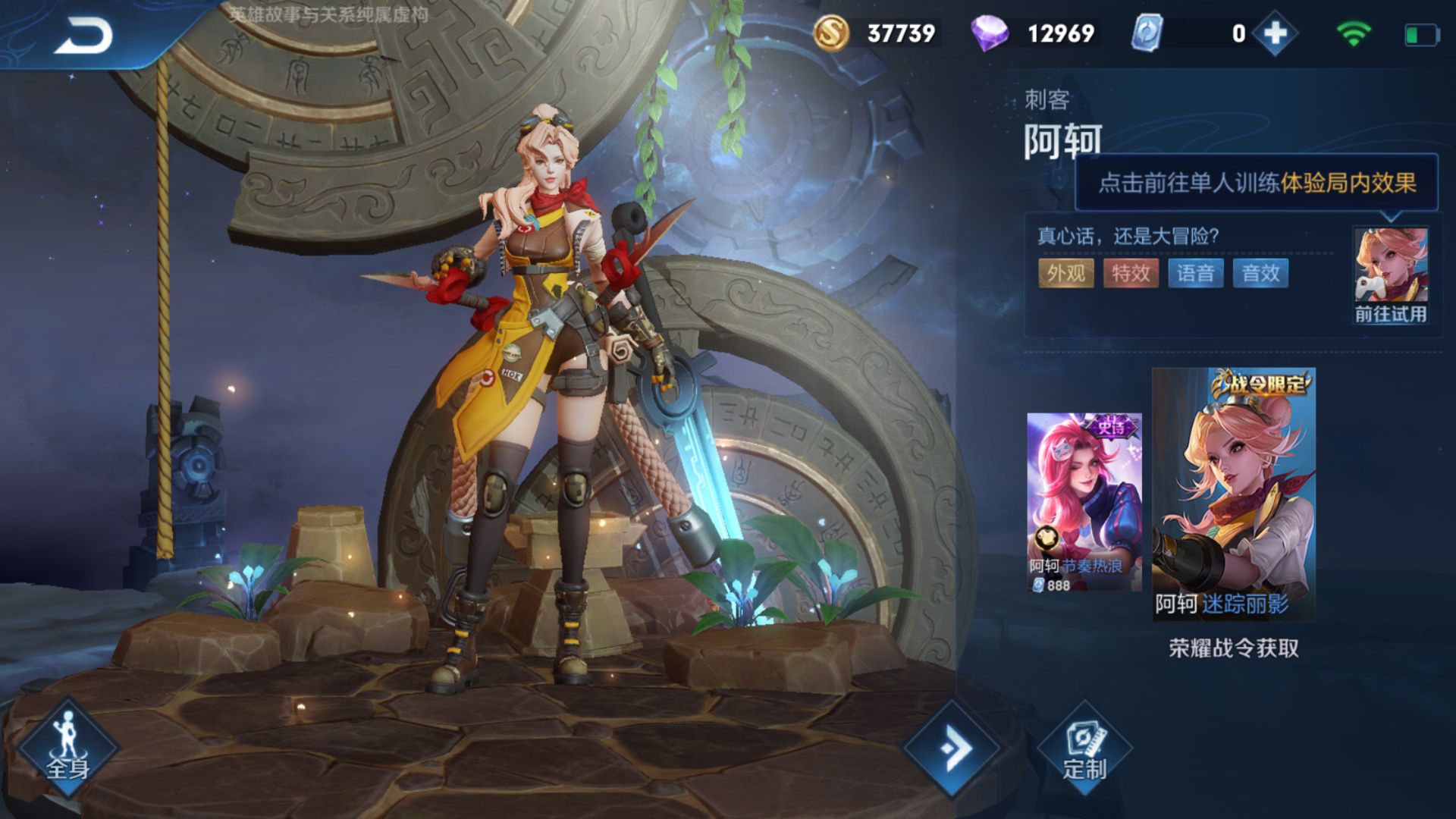Choose the 语音 voice tag
This screenshot has width=1456, height=819.
click(x=1196, y=273)
